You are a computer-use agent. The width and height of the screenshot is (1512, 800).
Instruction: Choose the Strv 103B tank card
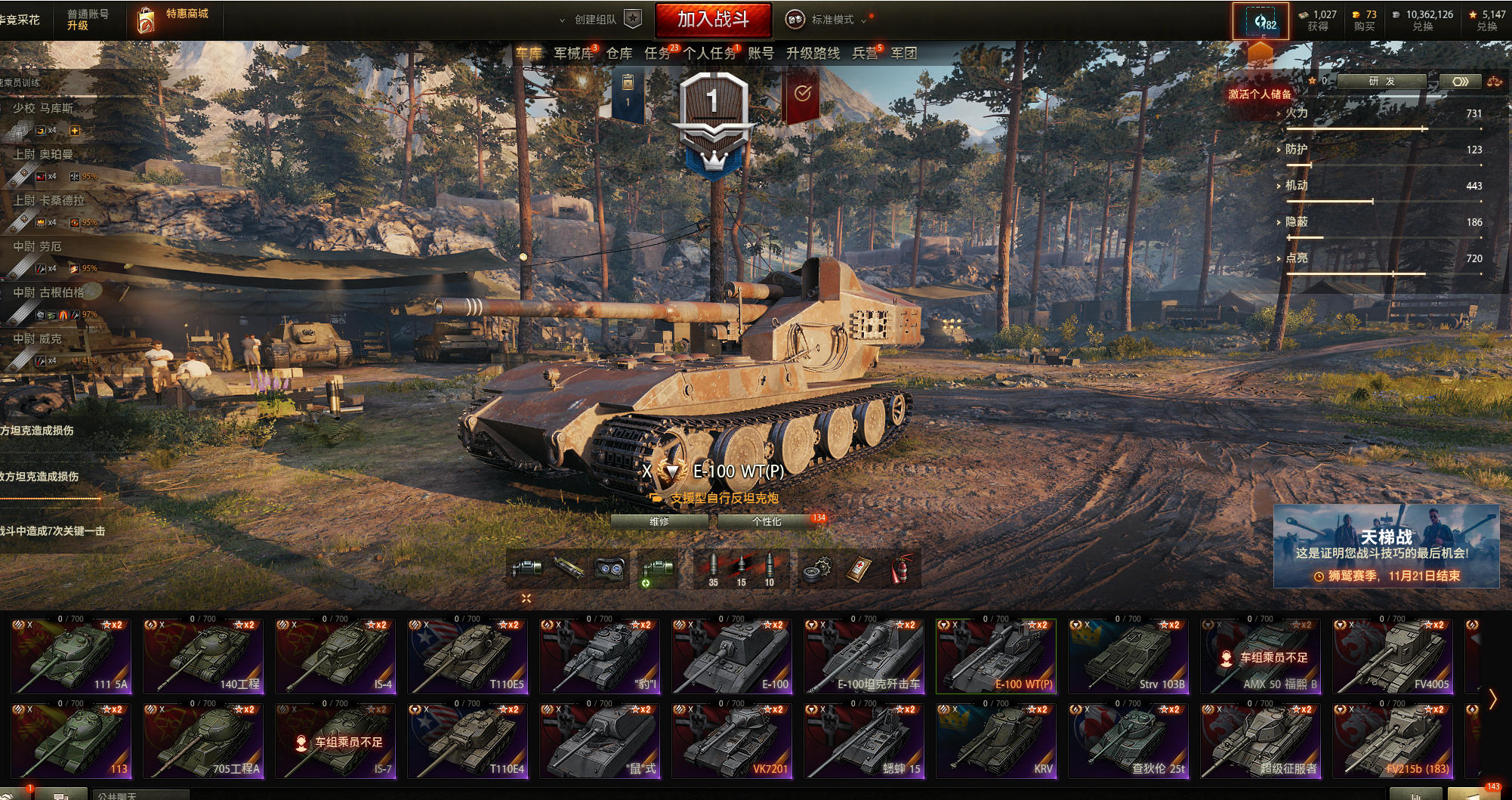point(1128,656)
